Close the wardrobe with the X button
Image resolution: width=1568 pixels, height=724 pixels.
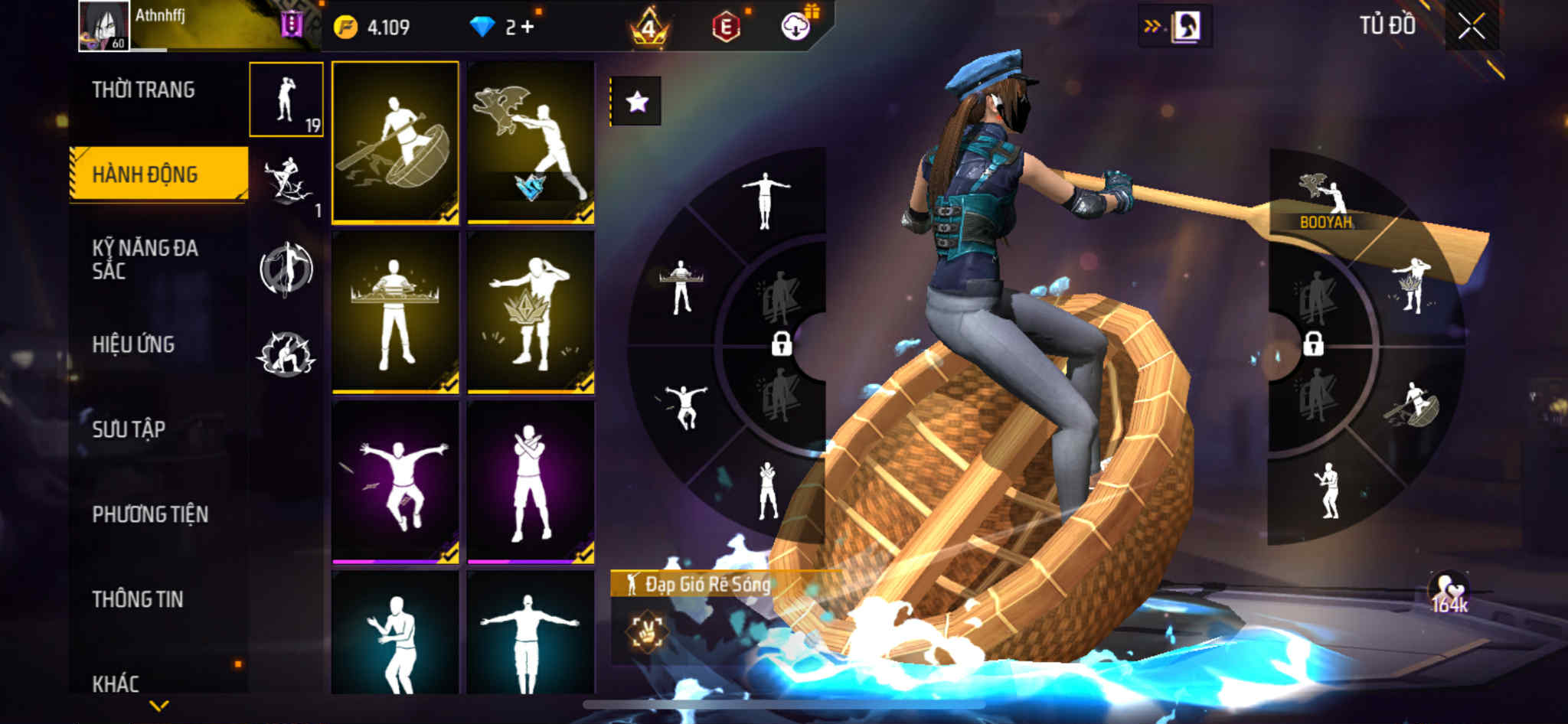(1471, 28)
